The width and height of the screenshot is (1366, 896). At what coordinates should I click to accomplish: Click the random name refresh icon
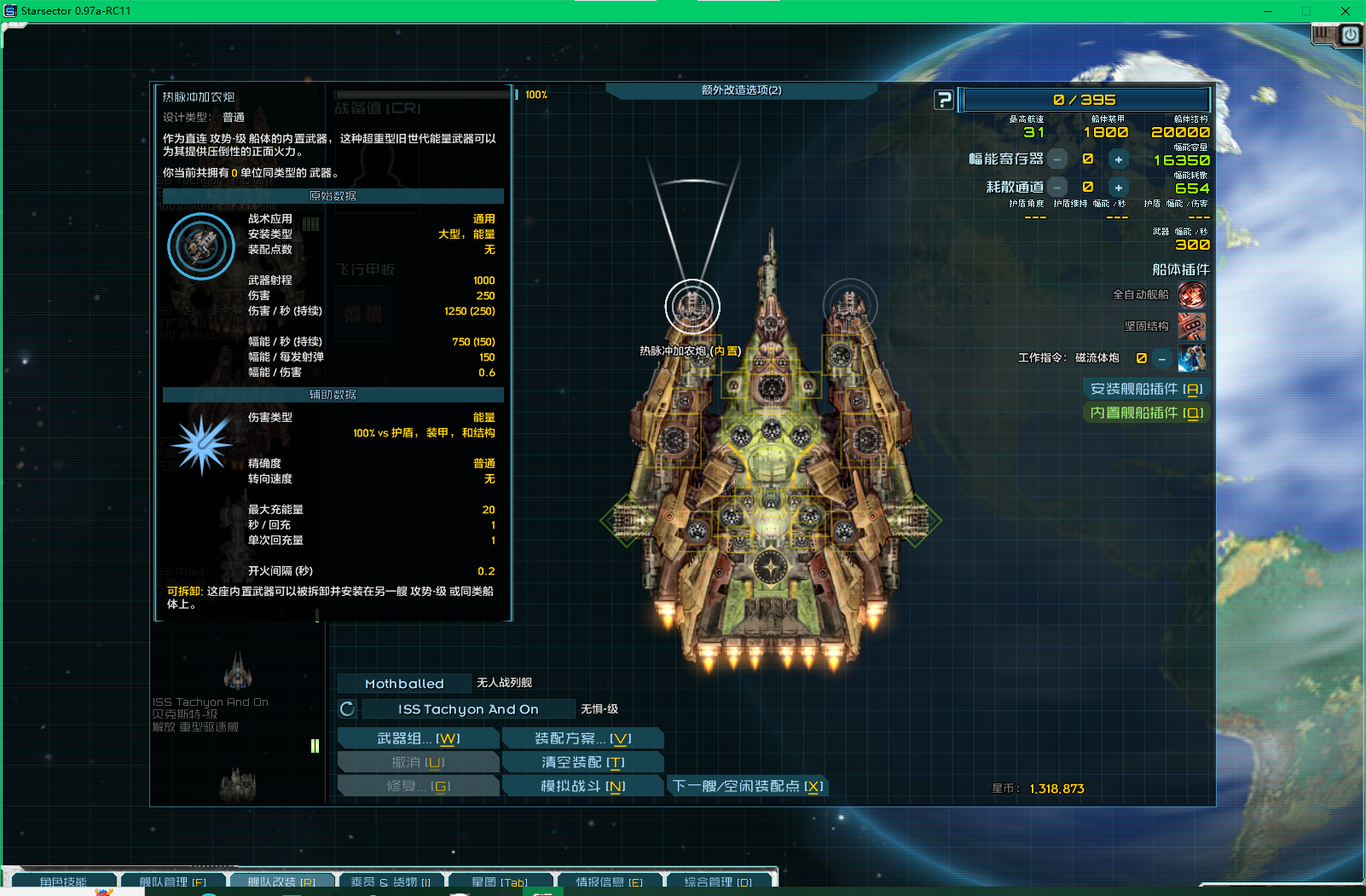347,709
